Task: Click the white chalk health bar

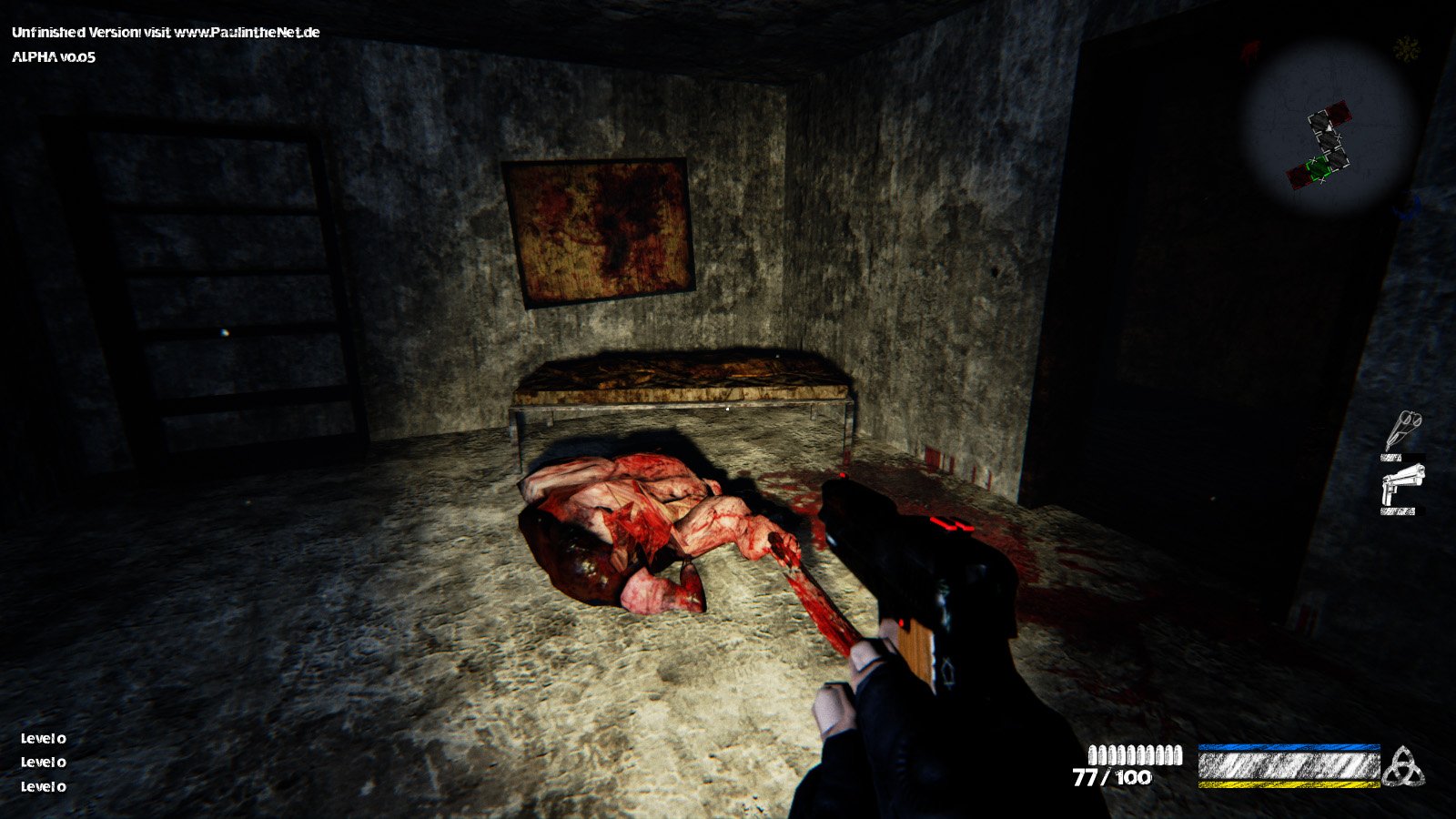Action: click(1288, 764)
